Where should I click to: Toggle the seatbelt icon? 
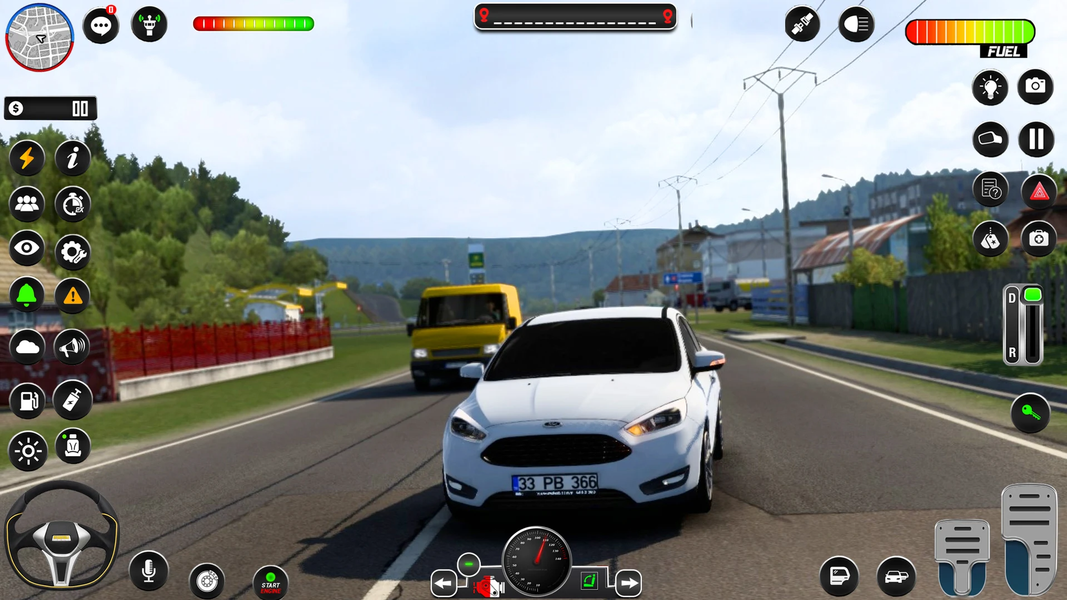[802, 24]
